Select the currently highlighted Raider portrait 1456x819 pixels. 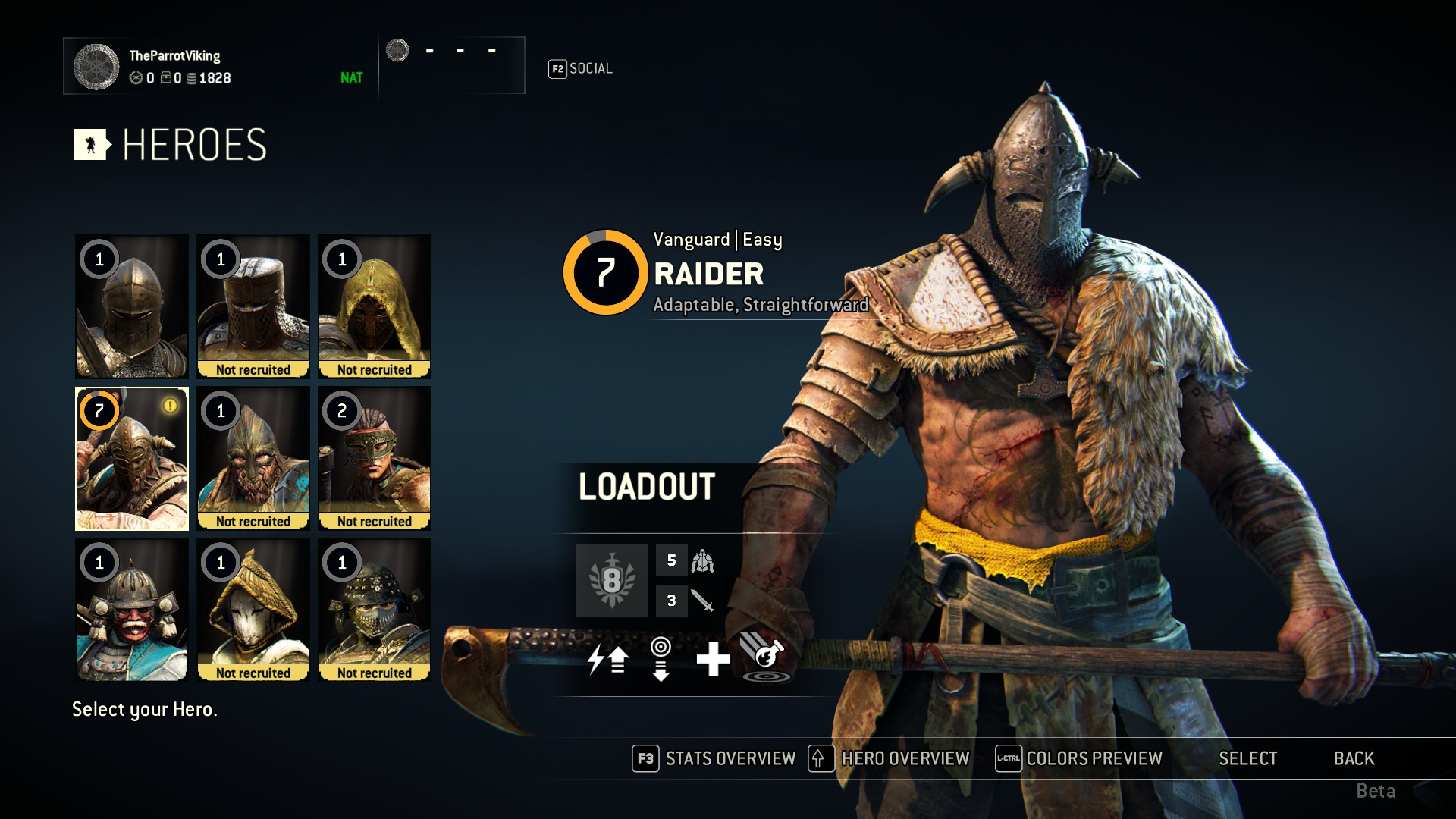coord(130,459)
